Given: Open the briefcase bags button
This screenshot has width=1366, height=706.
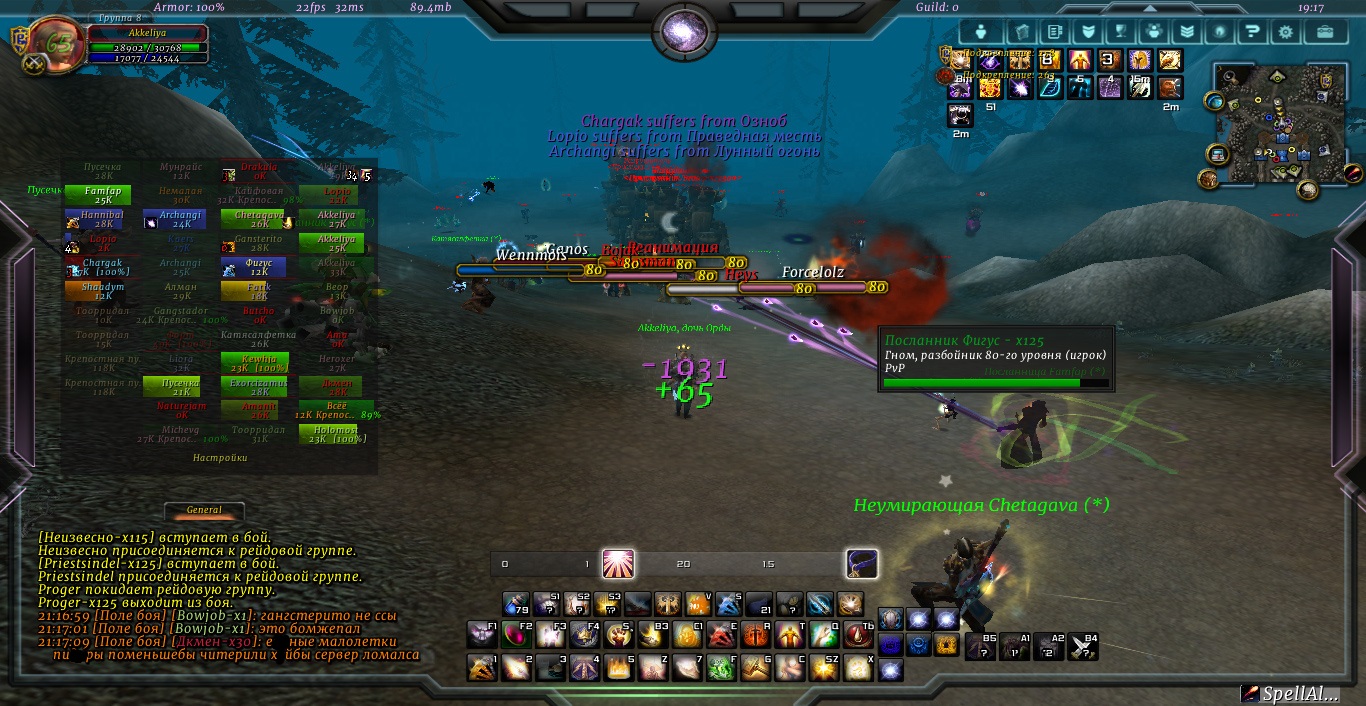Looking at the screenshot, I should pos(1324,31).
